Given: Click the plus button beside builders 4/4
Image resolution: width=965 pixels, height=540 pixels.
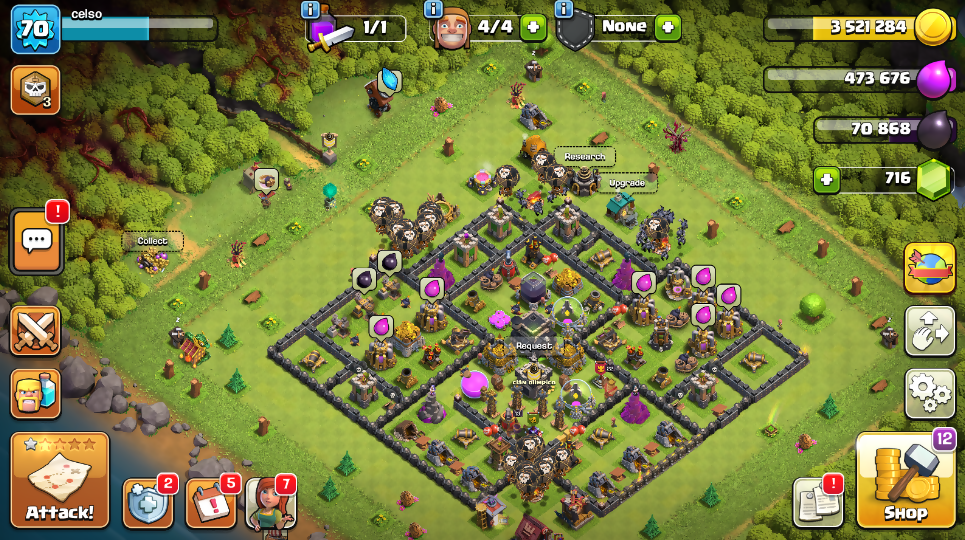Looking at the screenshot, I should point(533,27).
